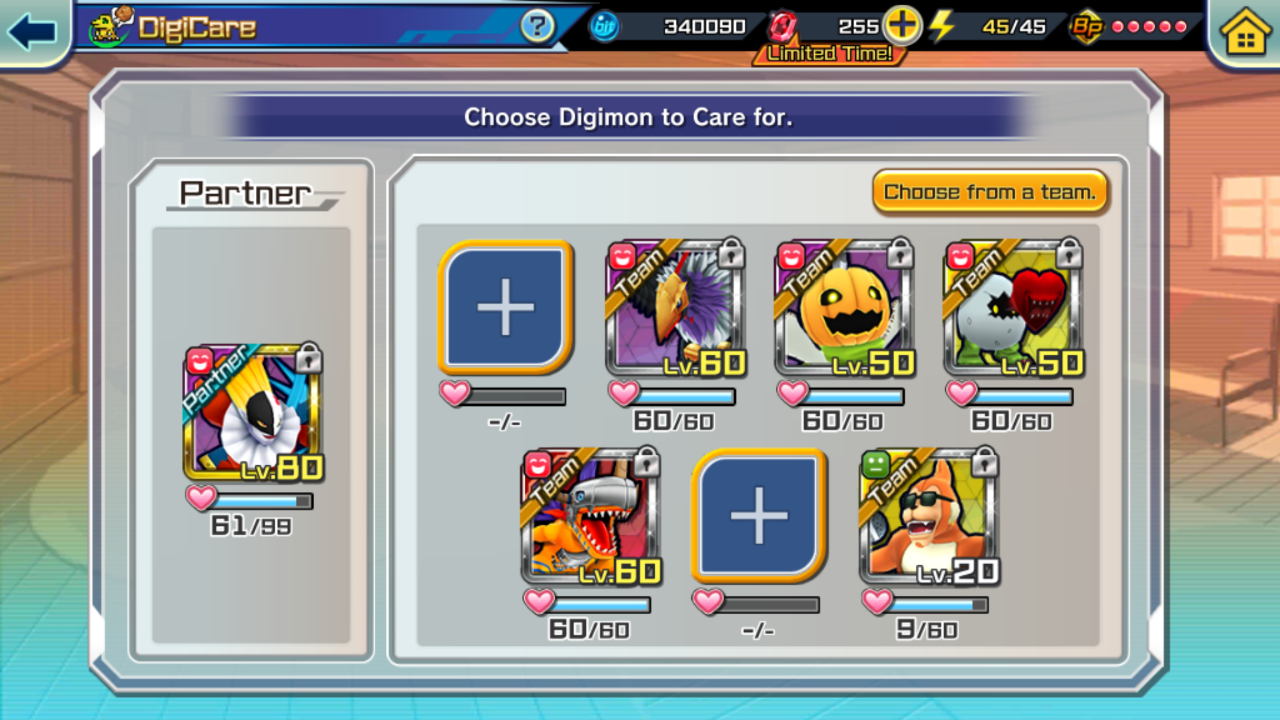1280x720 pixels.
Task: Choose the Lv.60 metal-helmet dinosaur Digimon
Action: 591,516
